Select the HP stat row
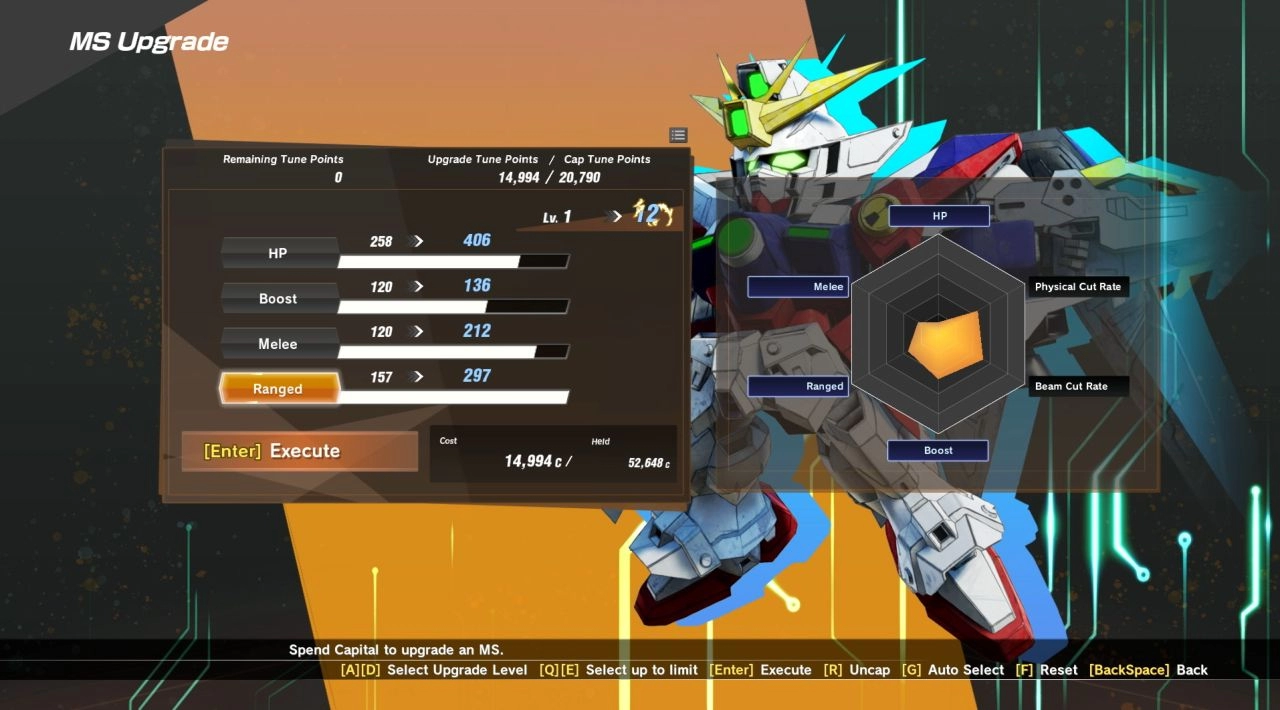Screen dimensions: 1280x710 click(278, 254)
